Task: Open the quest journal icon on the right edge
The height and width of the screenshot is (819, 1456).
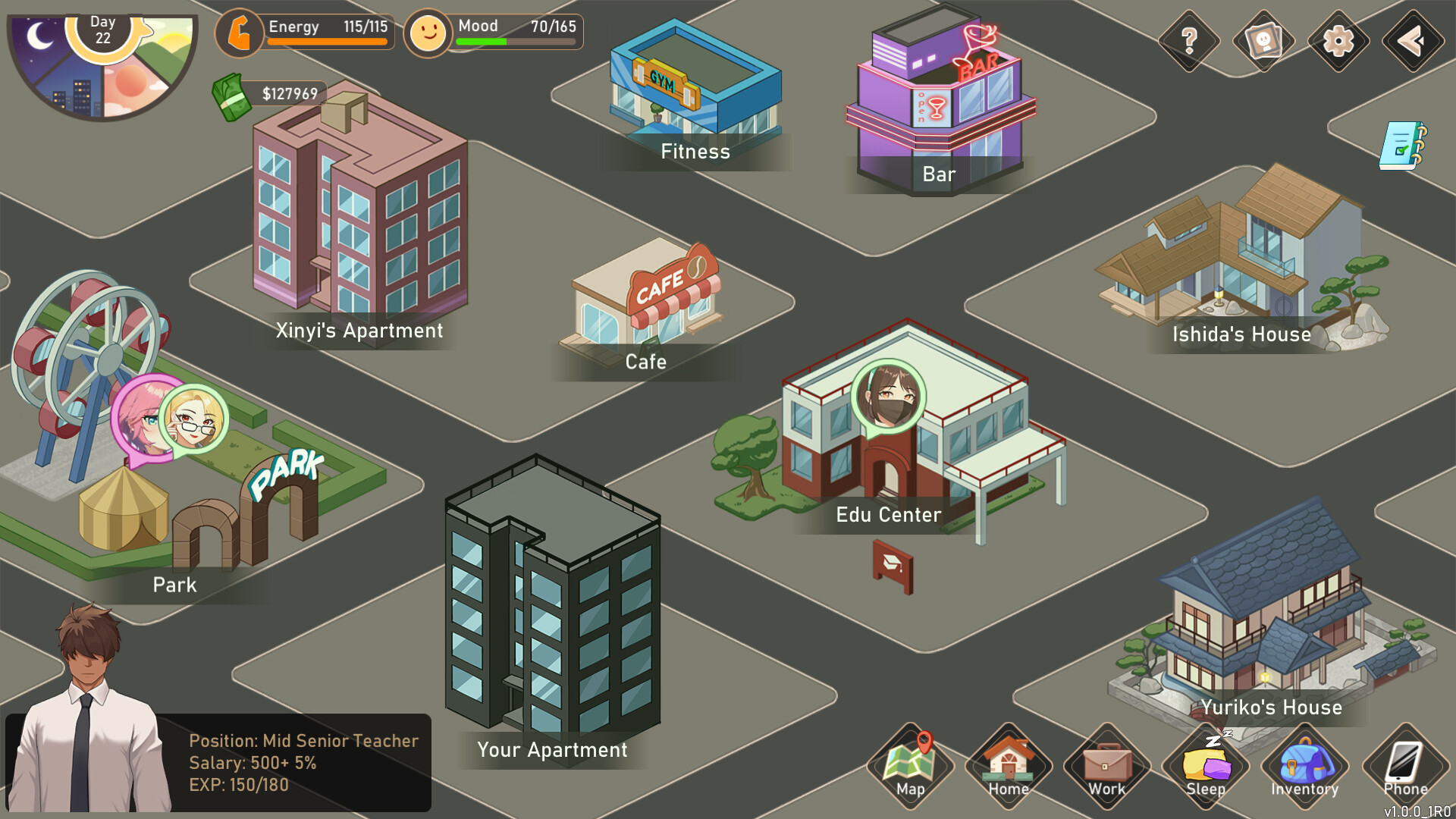Action: click(x=1400, y=144)
